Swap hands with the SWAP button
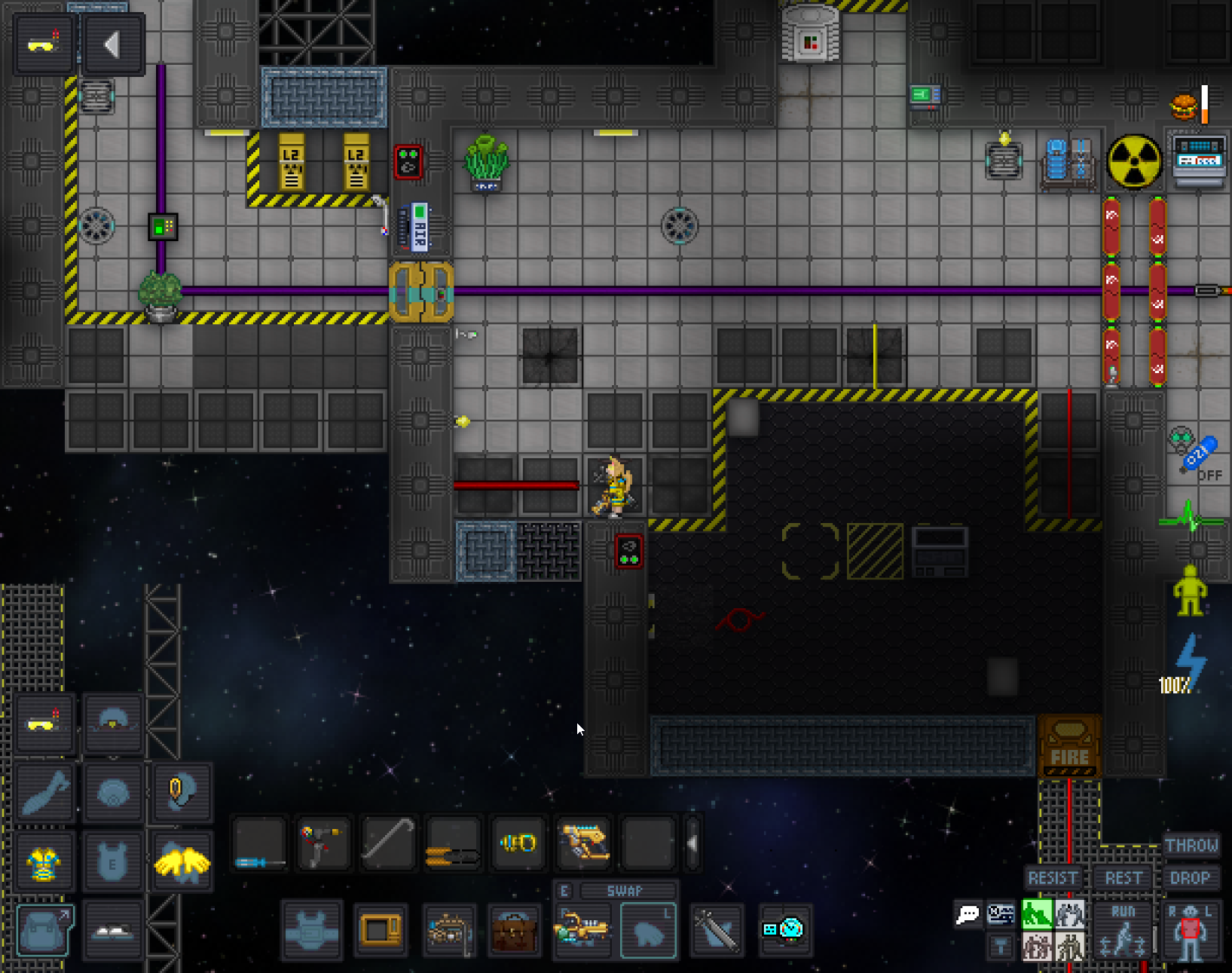1232x973 pixels. pyautogui.click(x=624, y=891)
